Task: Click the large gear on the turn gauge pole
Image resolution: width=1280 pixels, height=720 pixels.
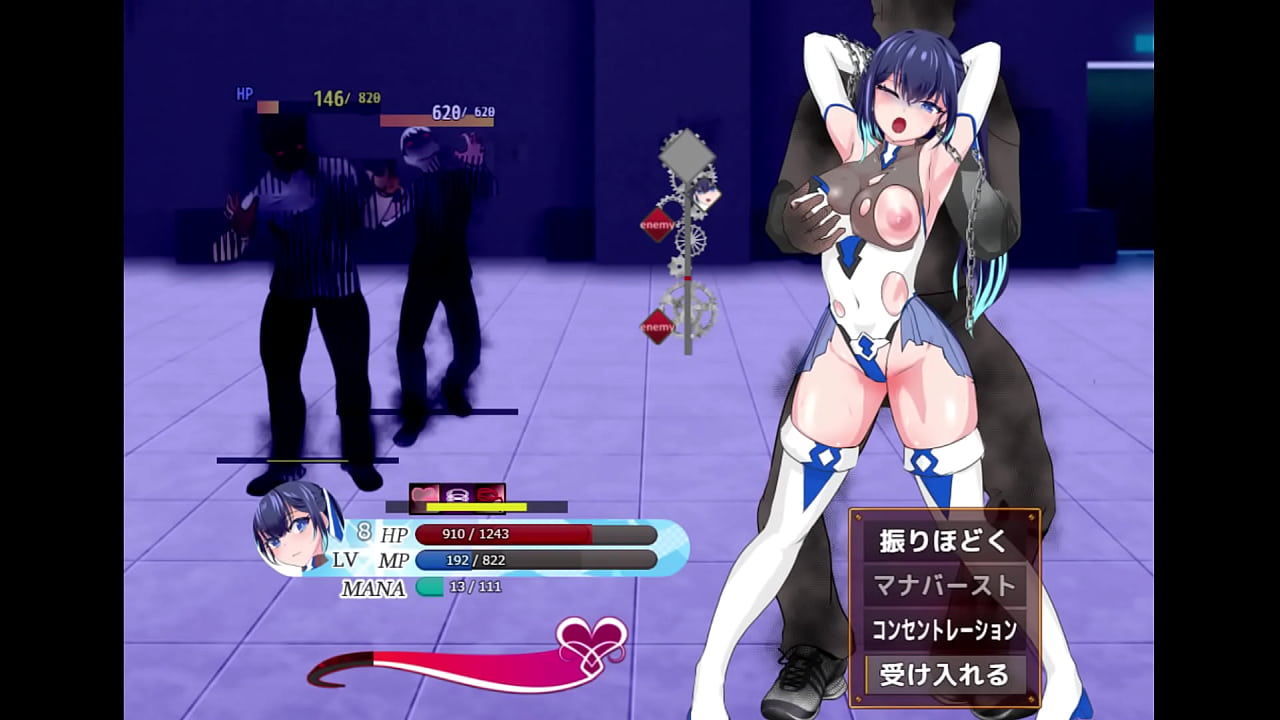Action: click(x=691, y=308)
